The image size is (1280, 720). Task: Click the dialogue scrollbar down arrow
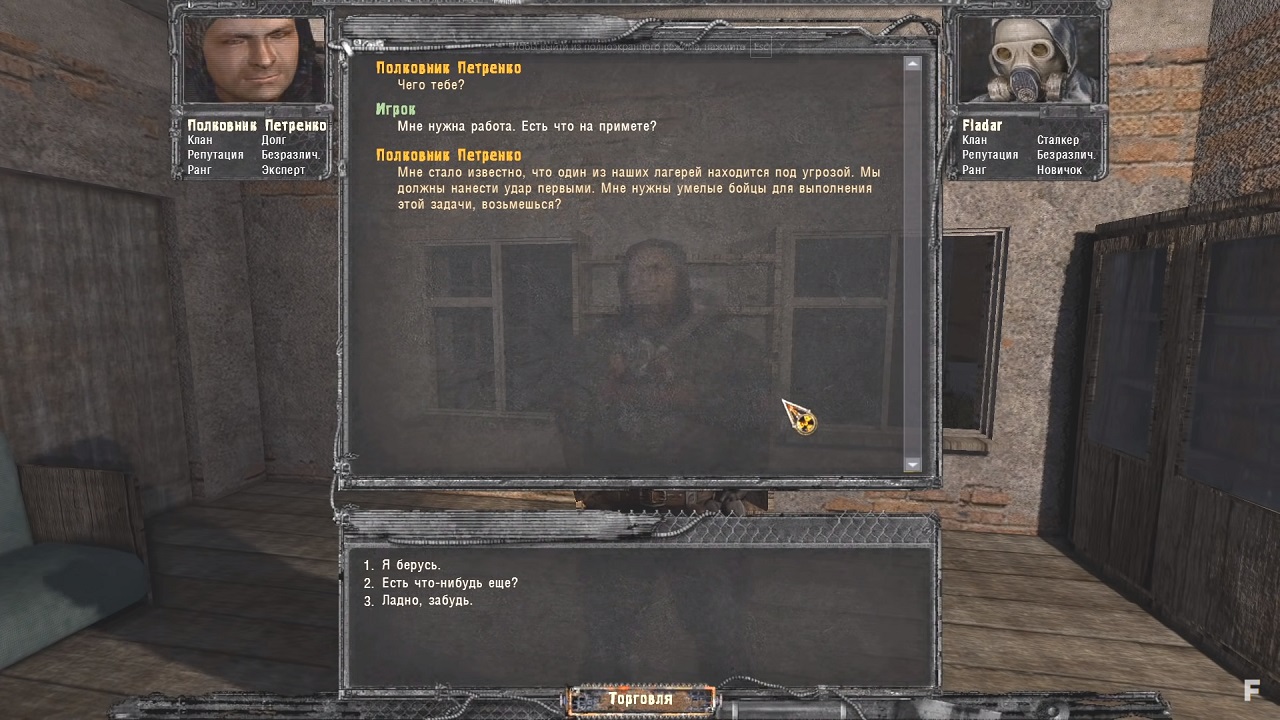click(x=912, y=464)
